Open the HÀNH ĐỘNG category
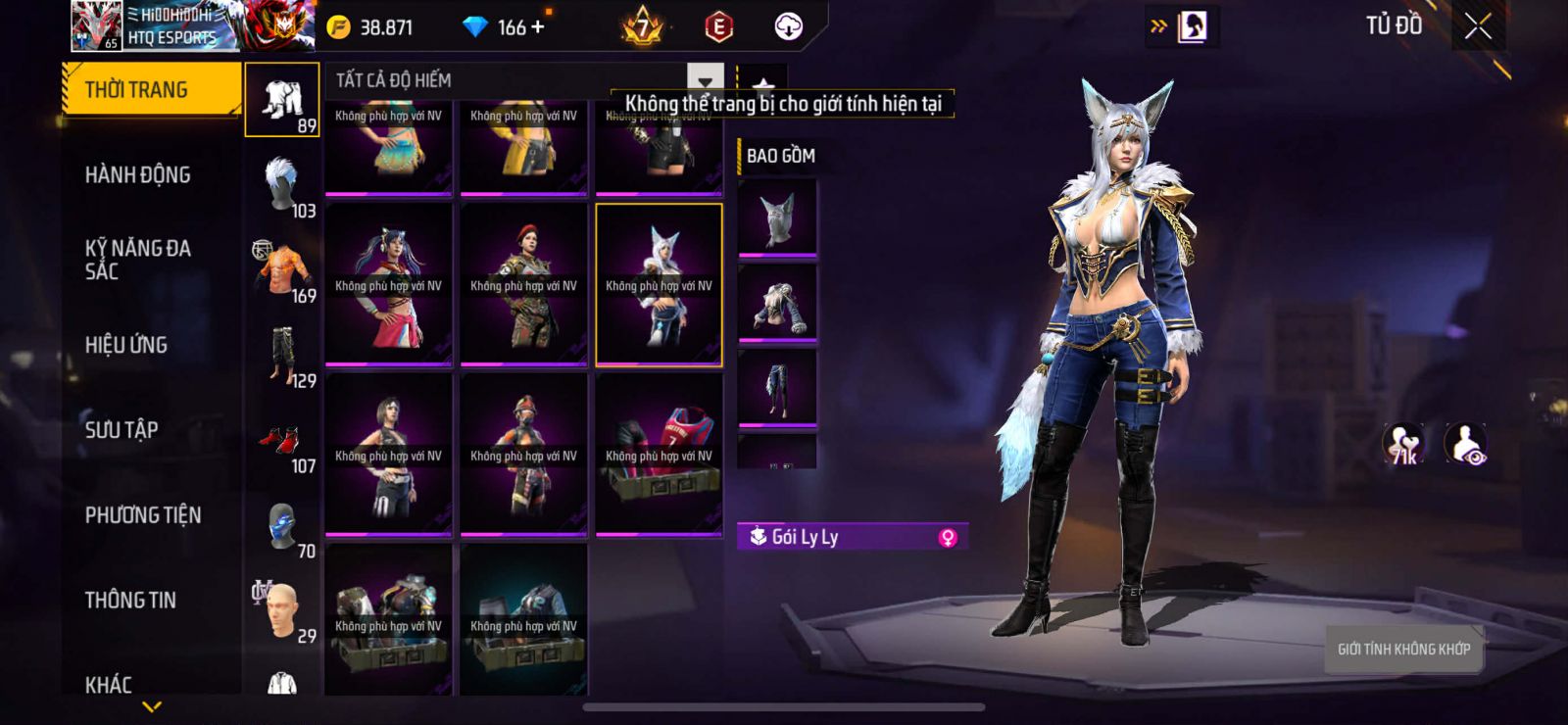 pos(137,175)
